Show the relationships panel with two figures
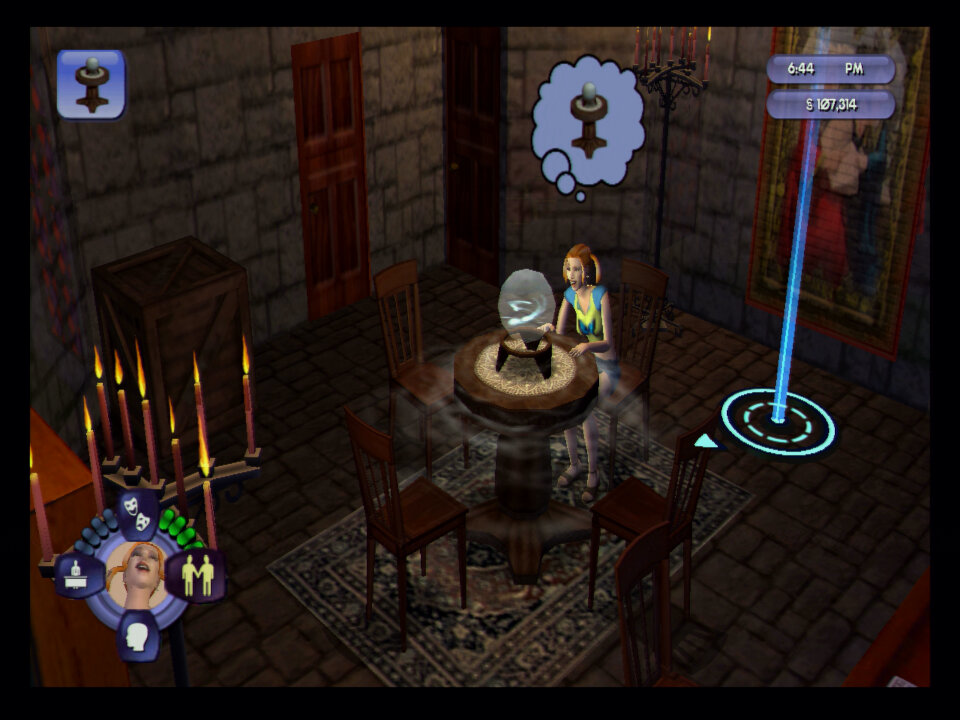960x720 pixels. point(196,575)
